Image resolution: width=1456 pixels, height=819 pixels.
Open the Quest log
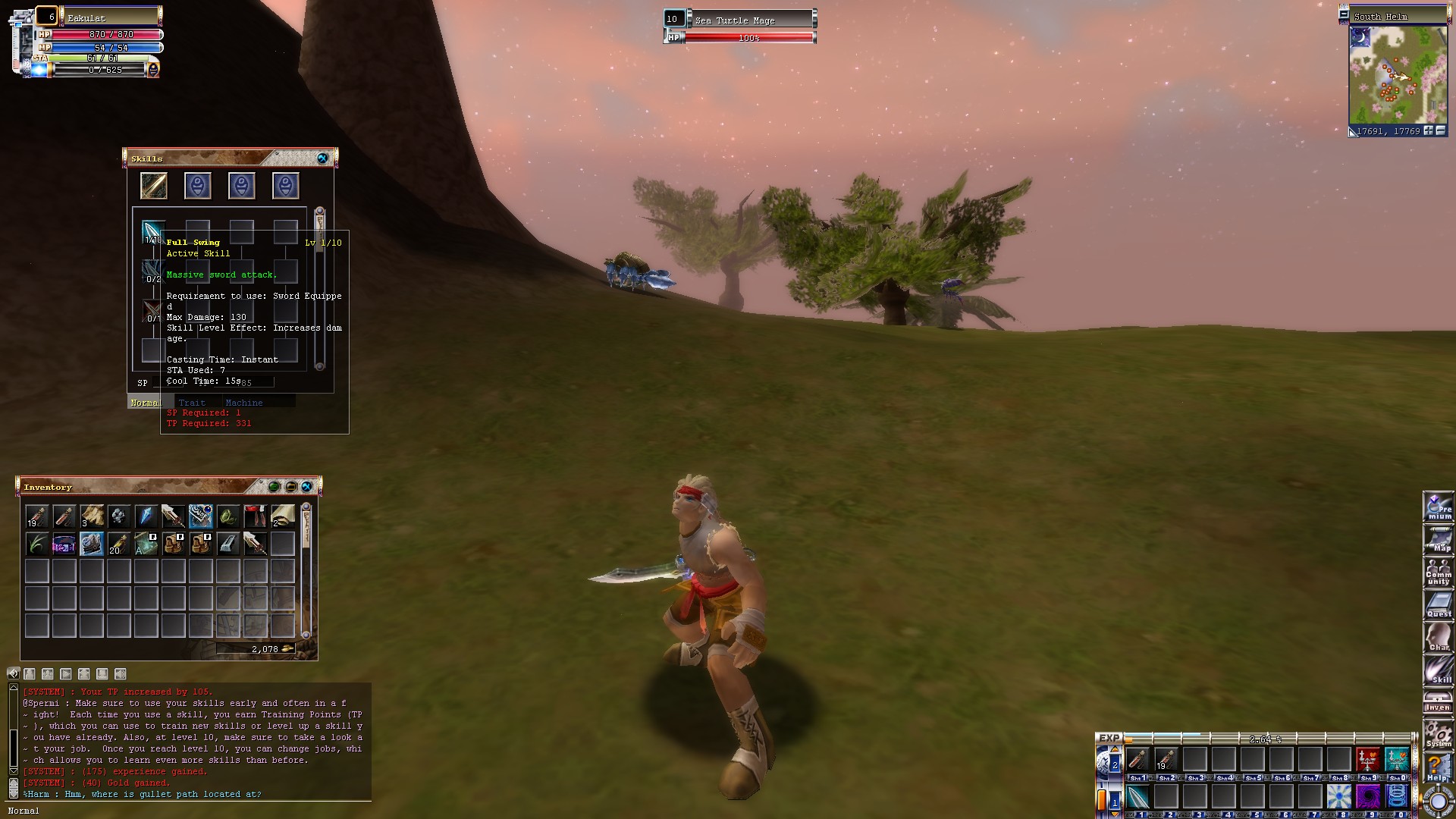1439,605
